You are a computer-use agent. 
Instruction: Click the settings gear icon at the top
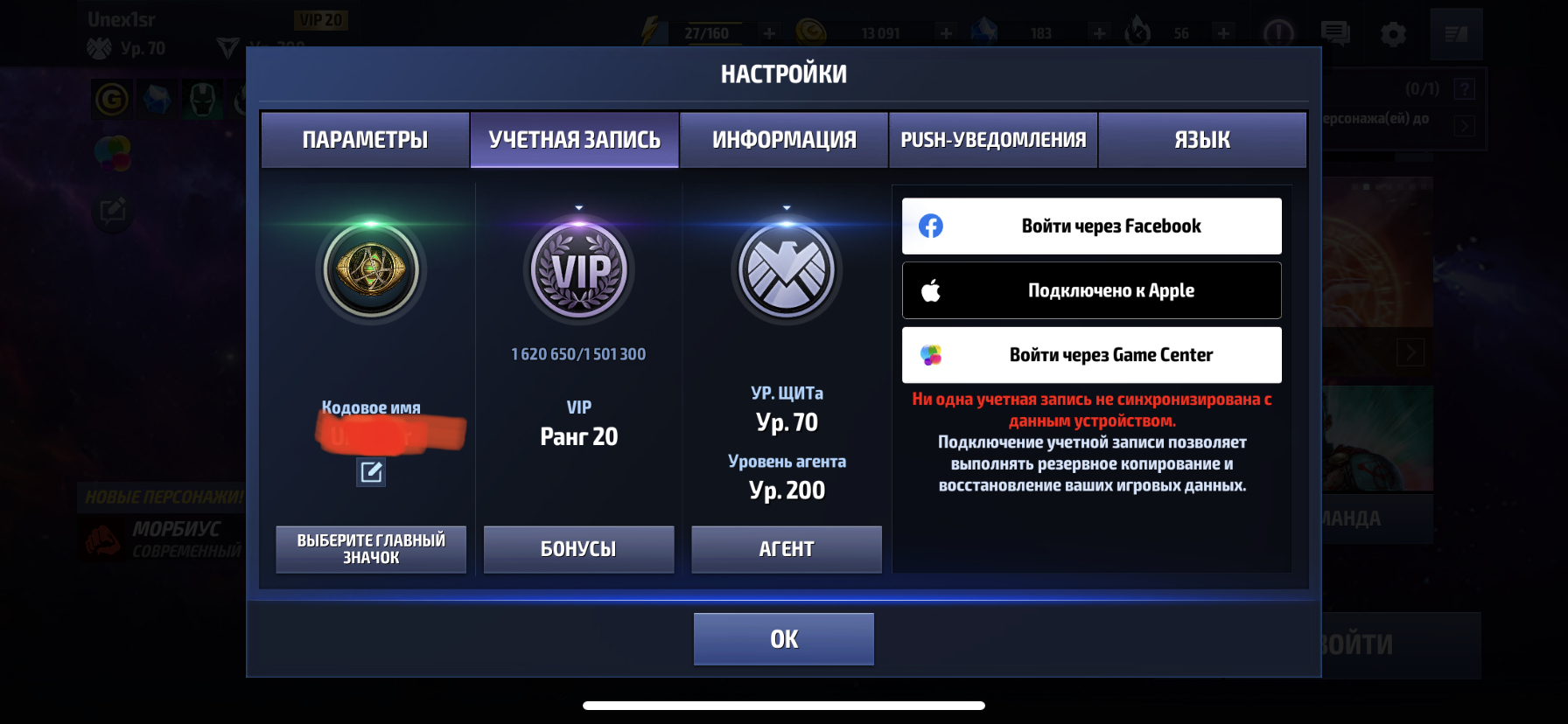[1395, 33]
